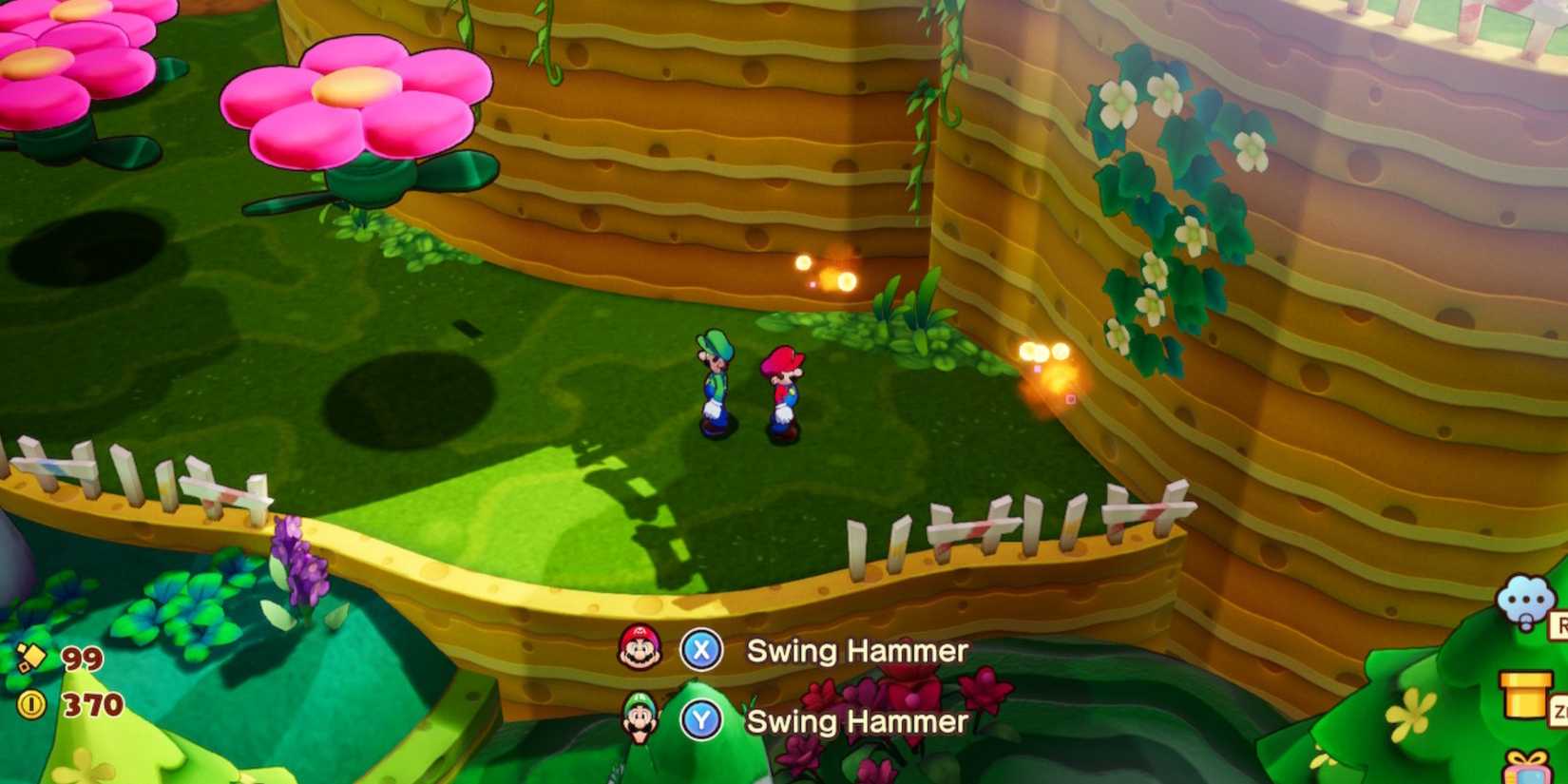Click the blue Y button prompt circle
Image resolution: width=1568 pixels, height=784 pixels.
pos(699,722)
